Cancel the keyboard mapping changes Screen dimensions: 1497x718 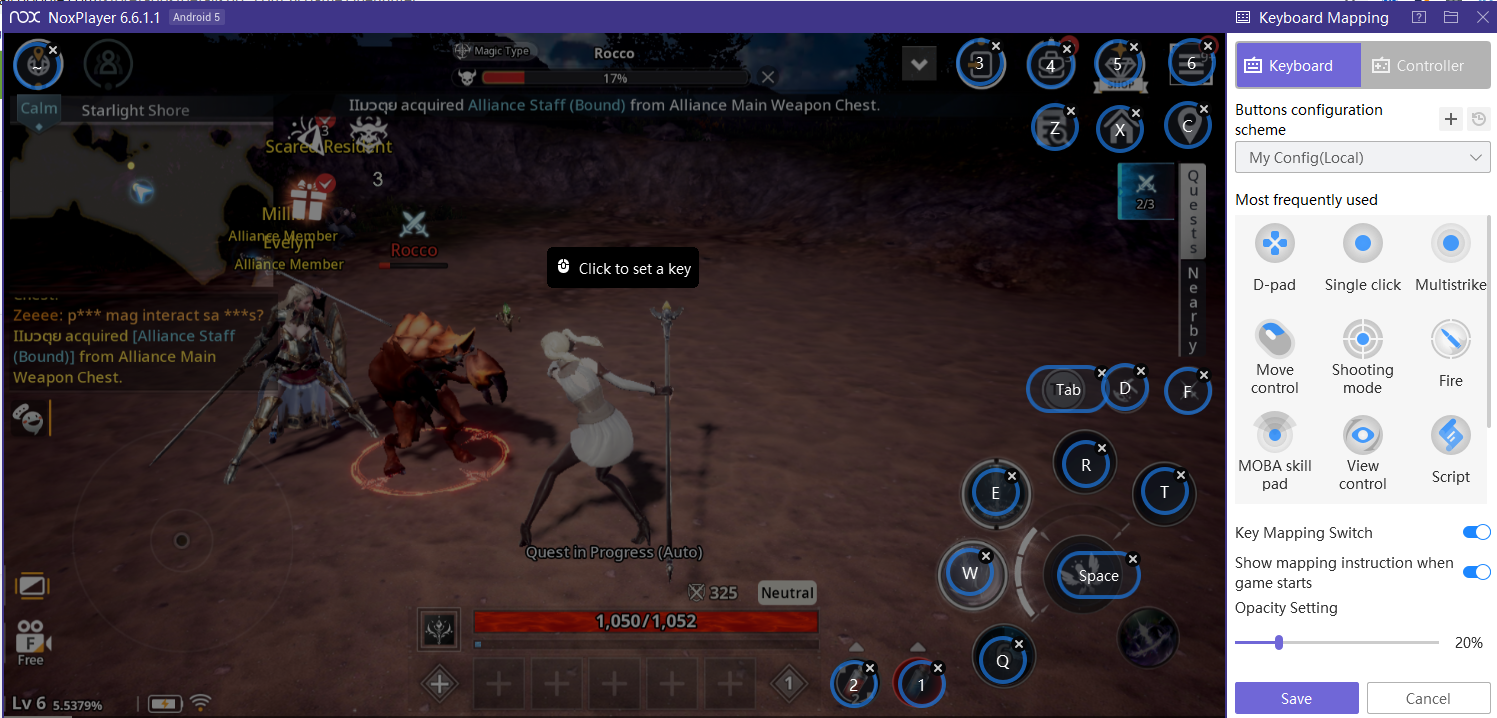[x=1427, y=698]
